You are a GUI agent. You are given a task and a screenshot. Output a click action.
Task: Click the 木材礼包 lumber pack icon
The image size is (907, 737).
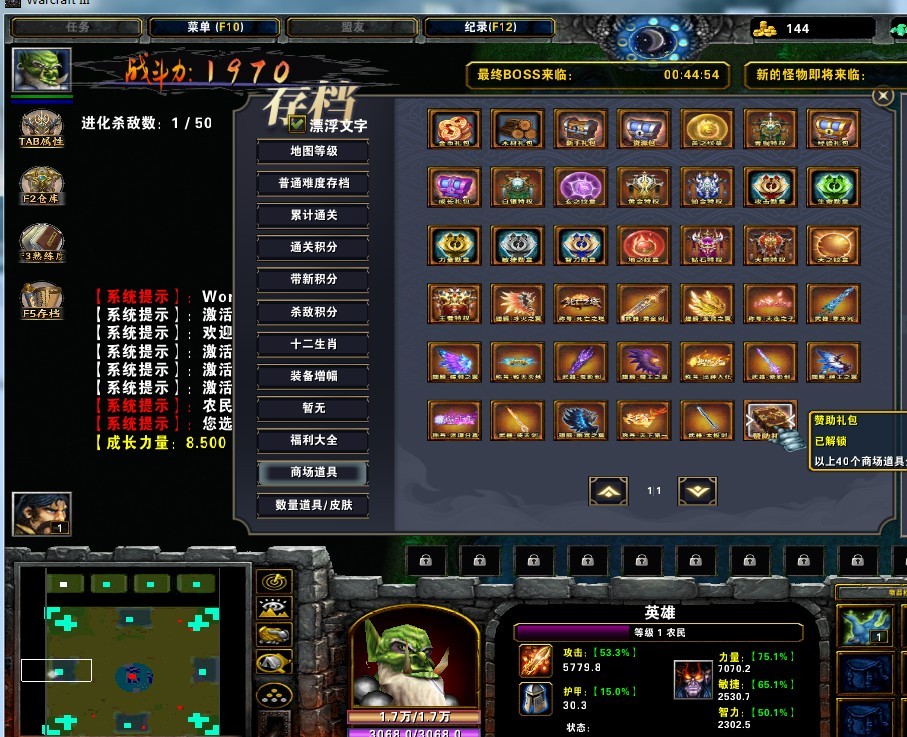(516, 130)
